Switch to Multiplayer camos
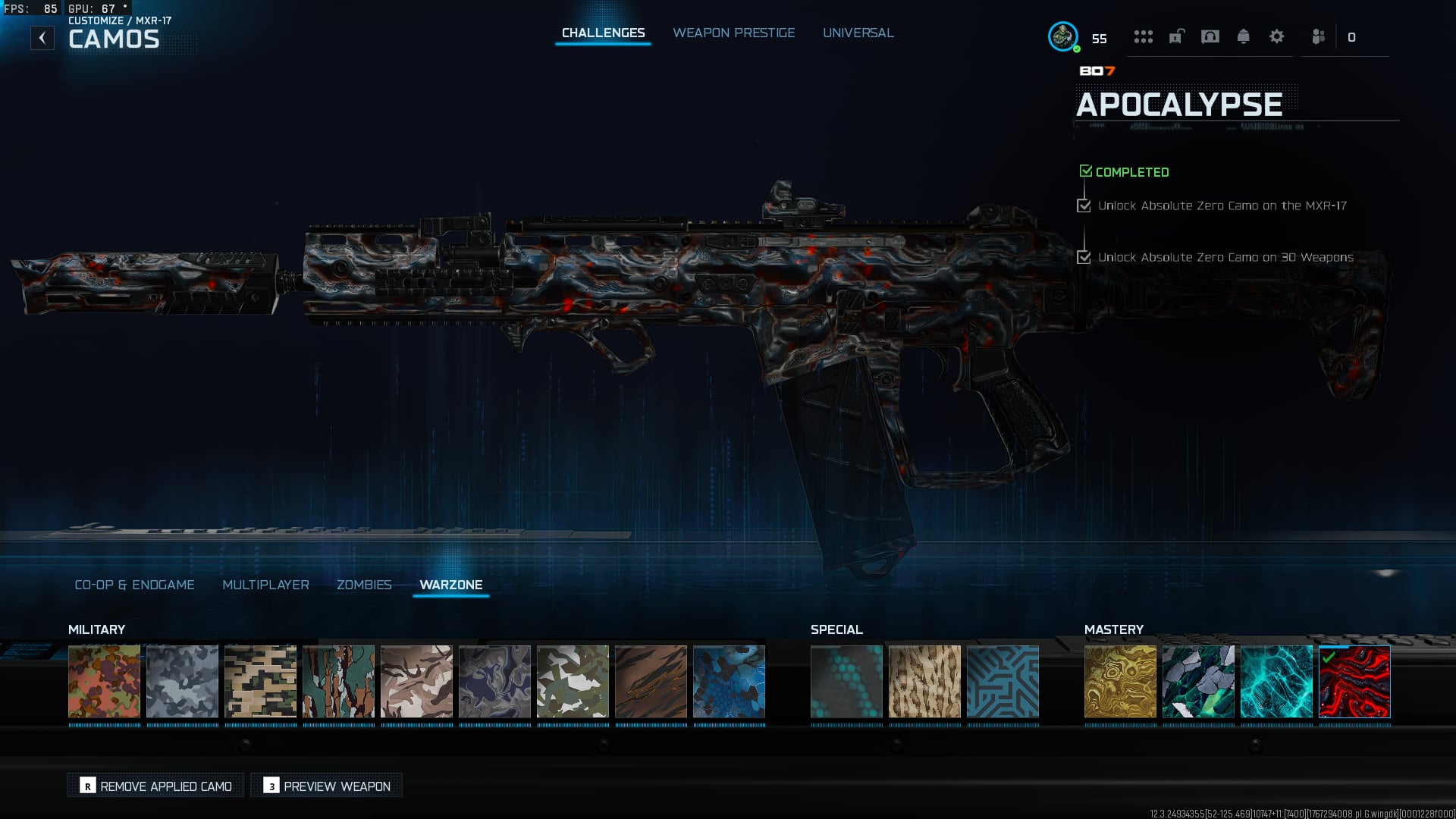1456x819 pixels. pyautogui.click(x=265, y=585)
